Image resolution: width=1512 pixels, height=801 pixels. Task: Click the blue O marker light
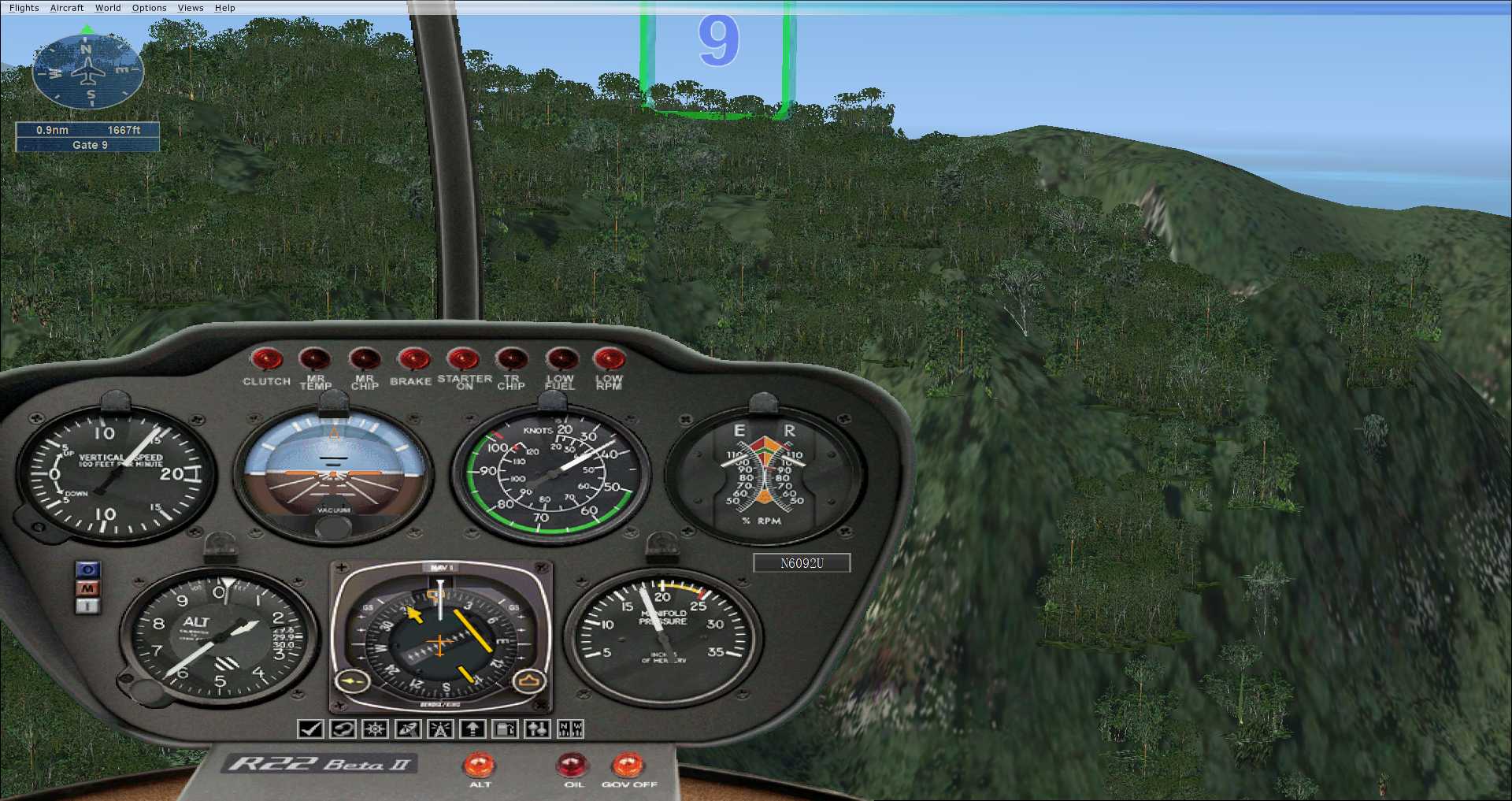click(88, 569)
